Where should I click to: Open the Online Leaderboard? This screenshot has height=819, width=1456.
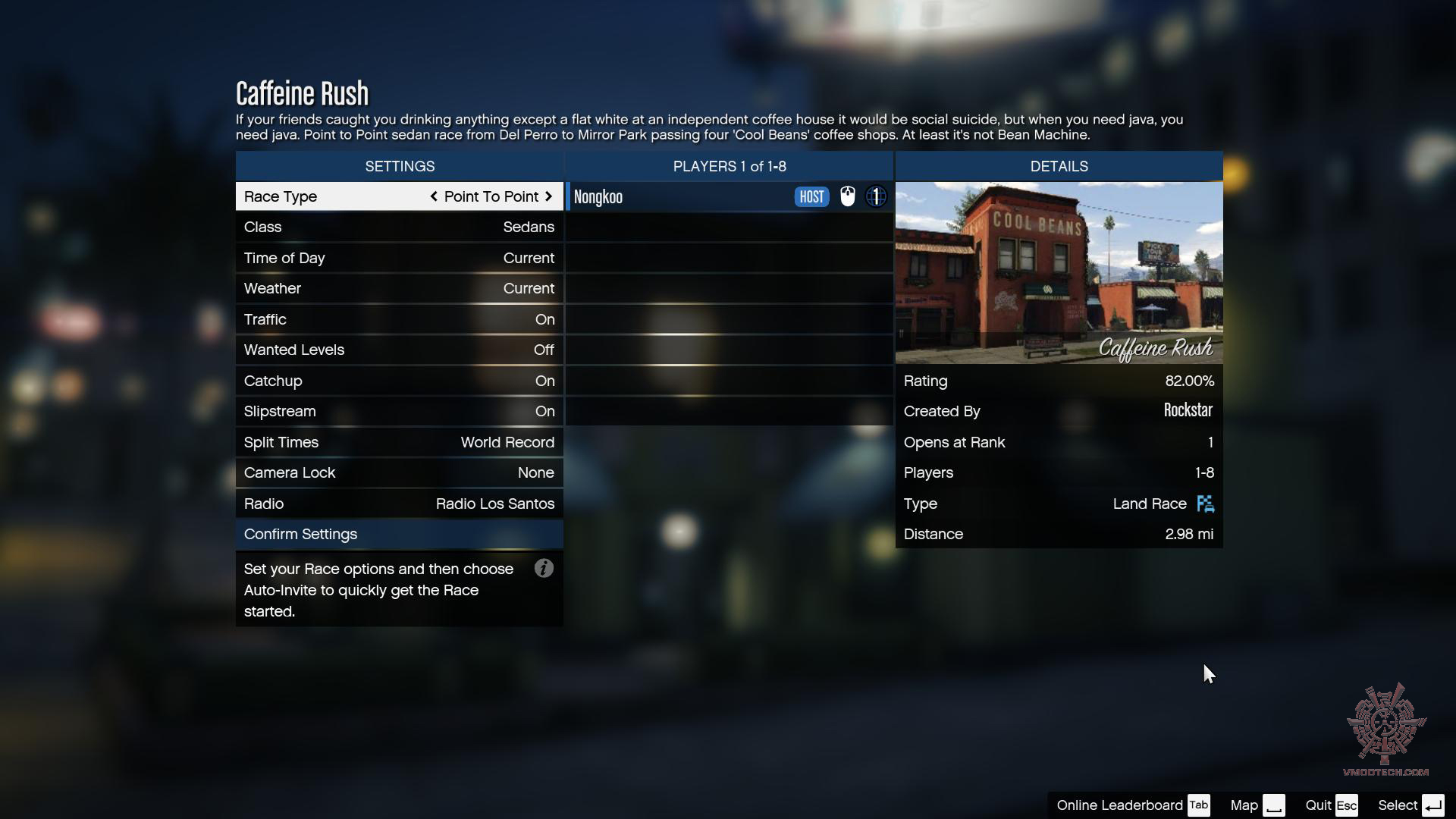coord(1132,805)
